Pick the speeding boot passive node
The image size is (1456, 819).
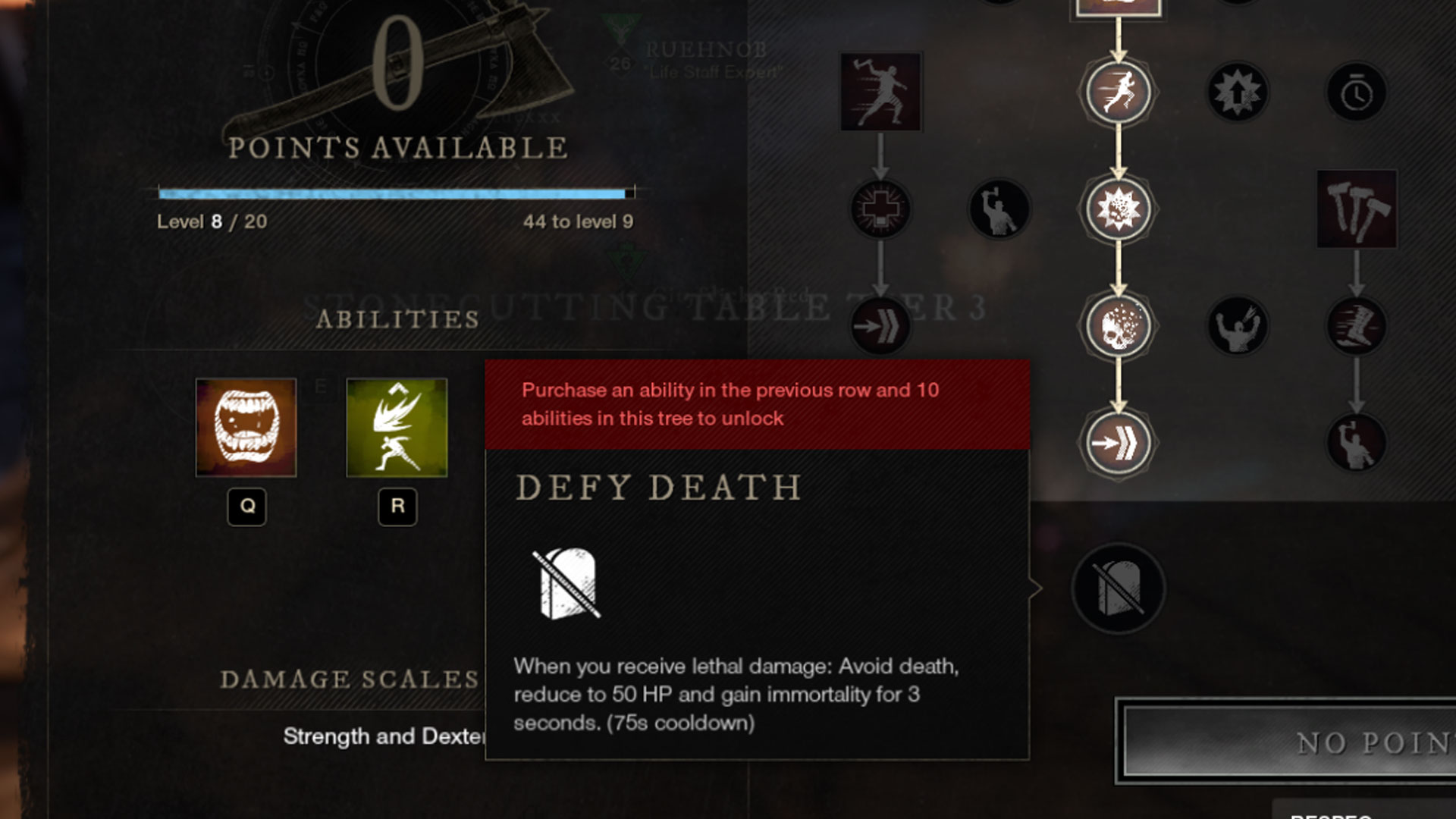pos(1356,326)
